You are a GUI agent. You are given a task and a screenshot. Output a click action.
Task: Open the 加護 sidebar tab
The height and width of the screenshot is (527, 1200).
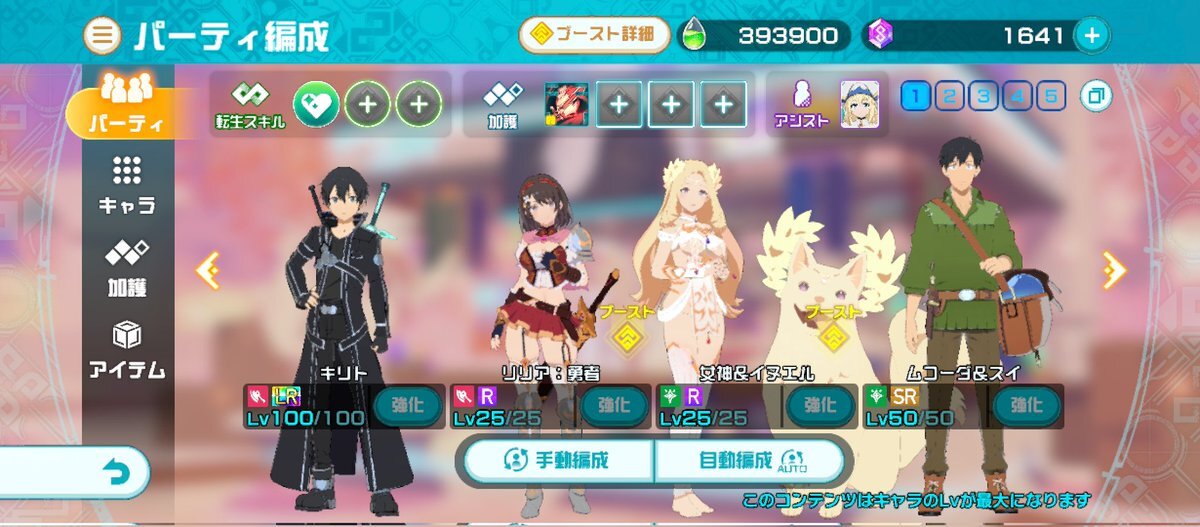[126, 267]
